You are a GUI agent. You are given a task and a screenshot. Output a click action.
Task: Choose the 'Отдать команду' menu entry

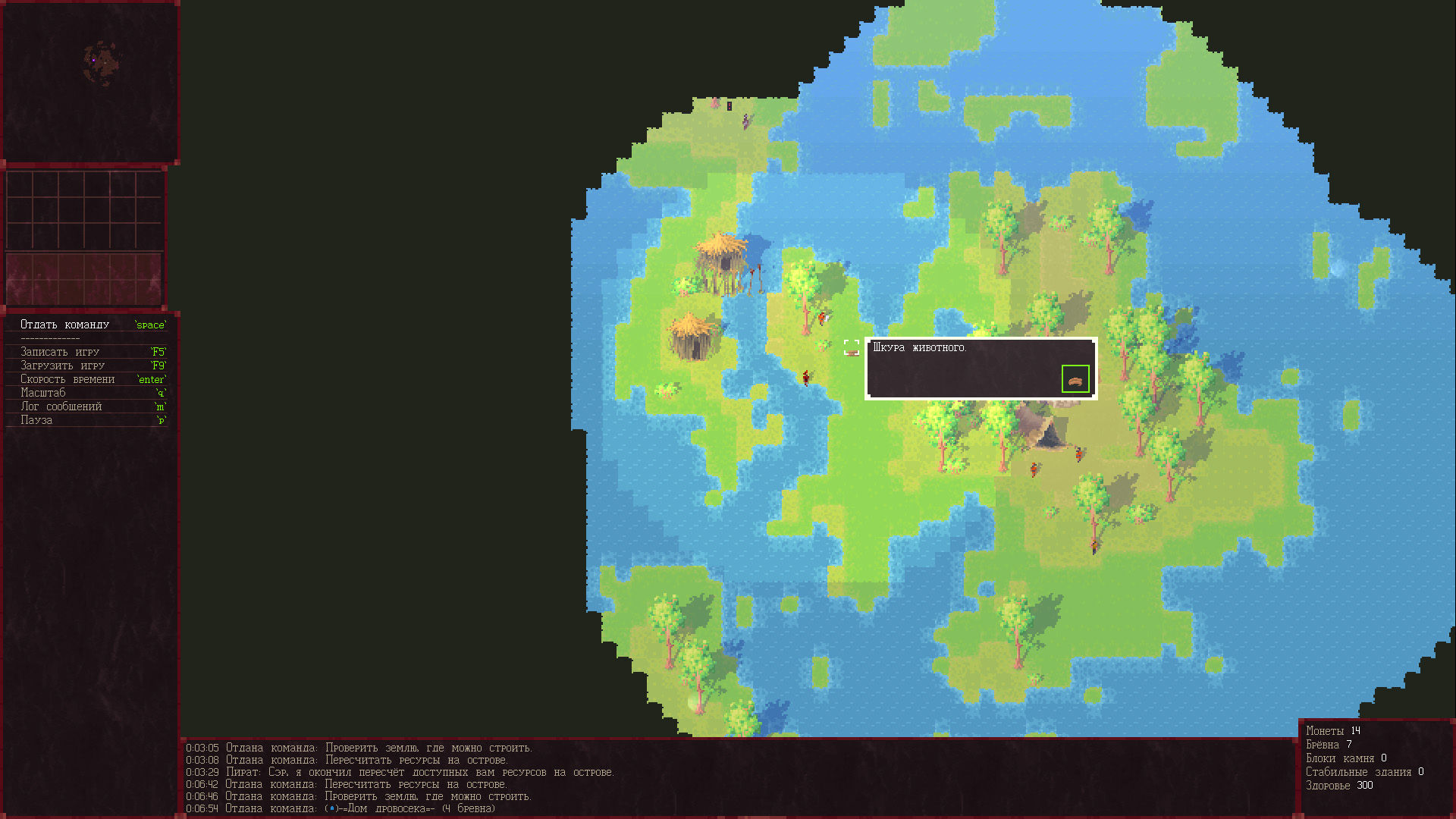point(65,325)
